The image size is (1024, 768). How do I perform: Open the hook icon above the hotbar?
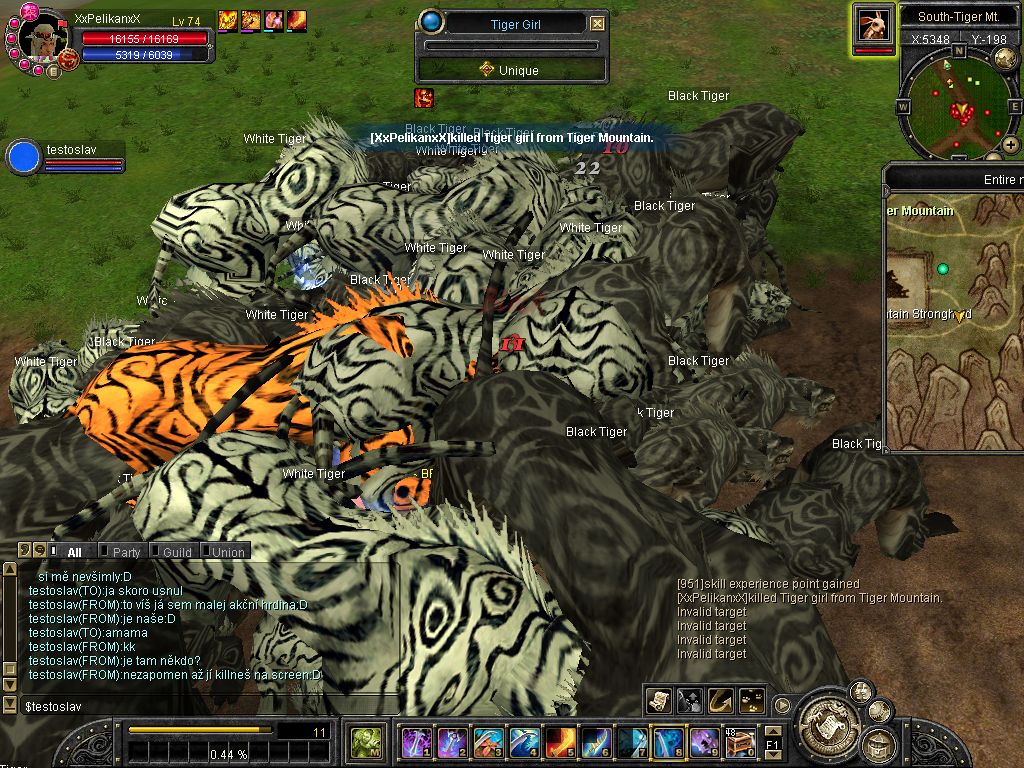pyautogui.click(x=720, y=701)
